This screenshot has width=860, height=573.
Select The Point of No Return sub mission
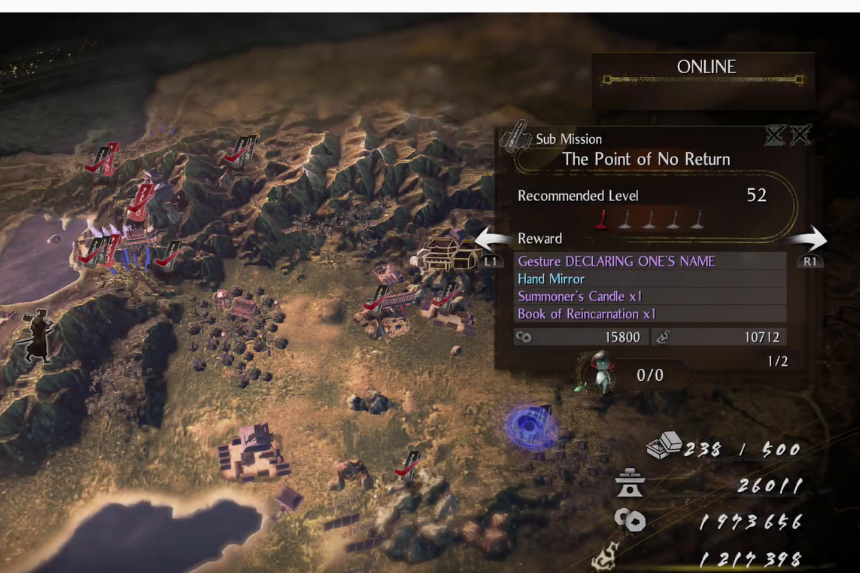646,159
